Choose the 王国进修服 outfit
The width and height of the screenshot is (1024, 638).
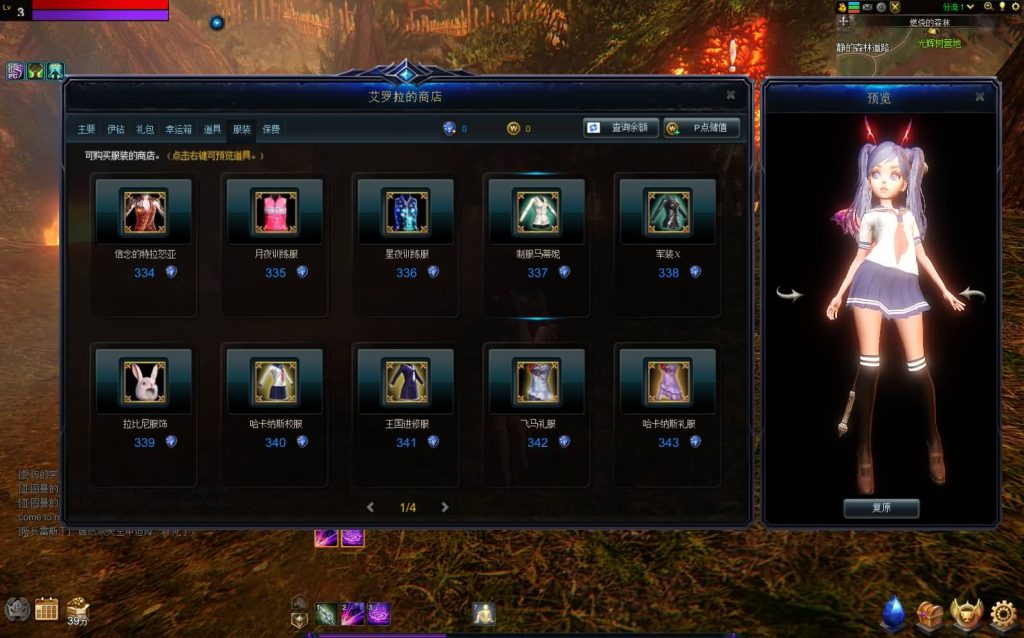pos(406,380)
